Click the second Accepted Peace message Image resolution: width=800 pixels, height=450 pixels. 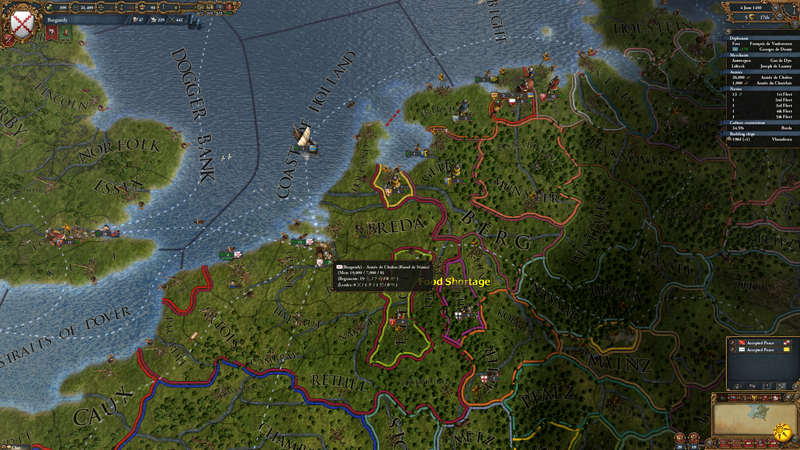pyautogui.click(x=762, y=350)
